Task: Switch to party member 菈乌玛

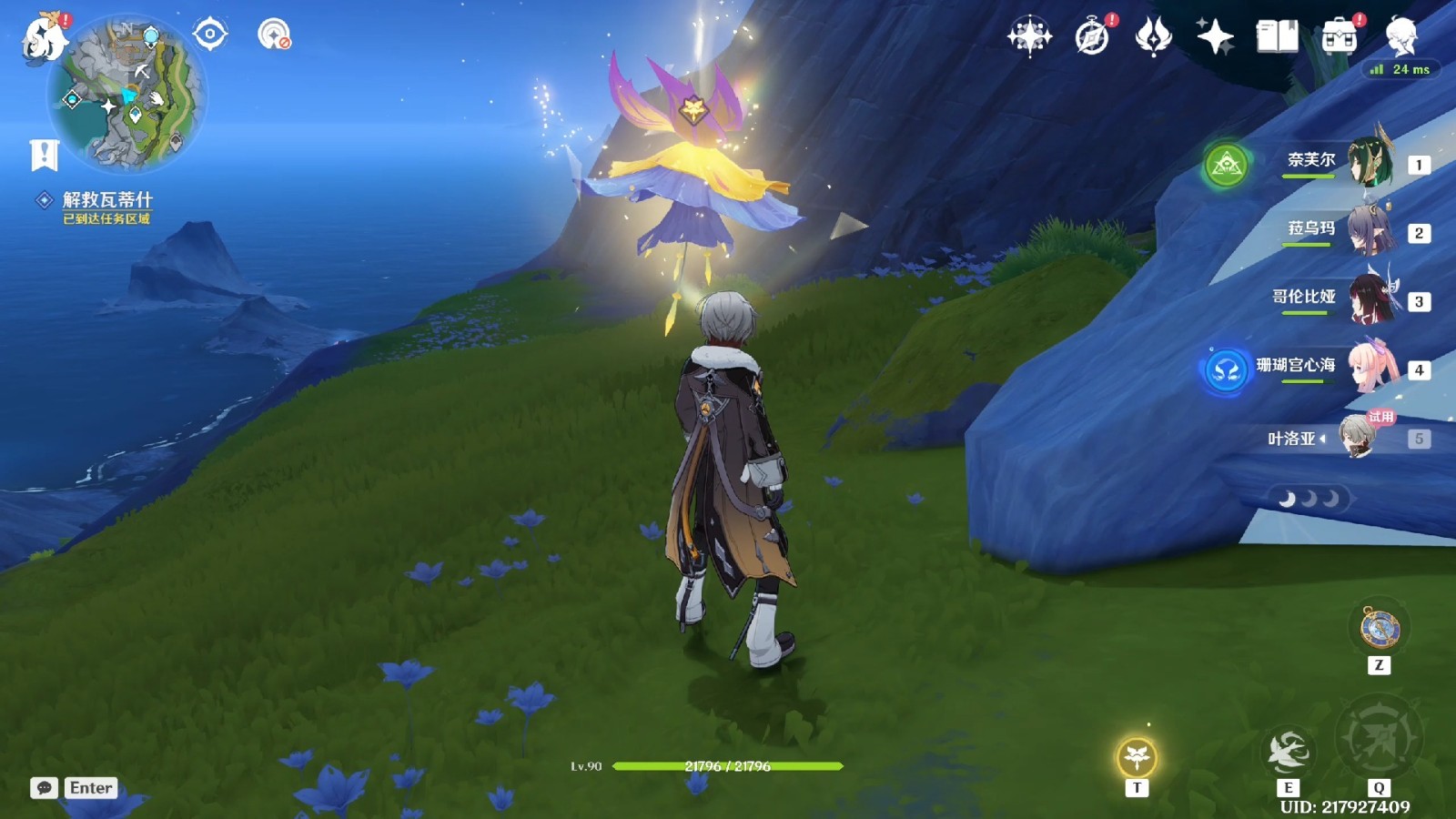Action: point(1368,232)
